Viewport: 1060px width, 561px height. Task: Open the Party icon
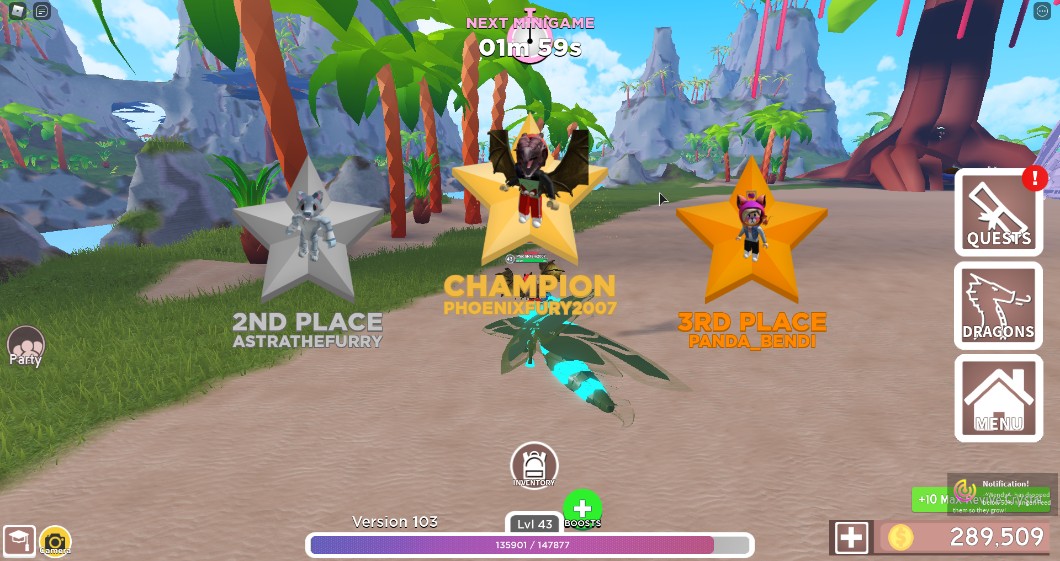point(25,346)
